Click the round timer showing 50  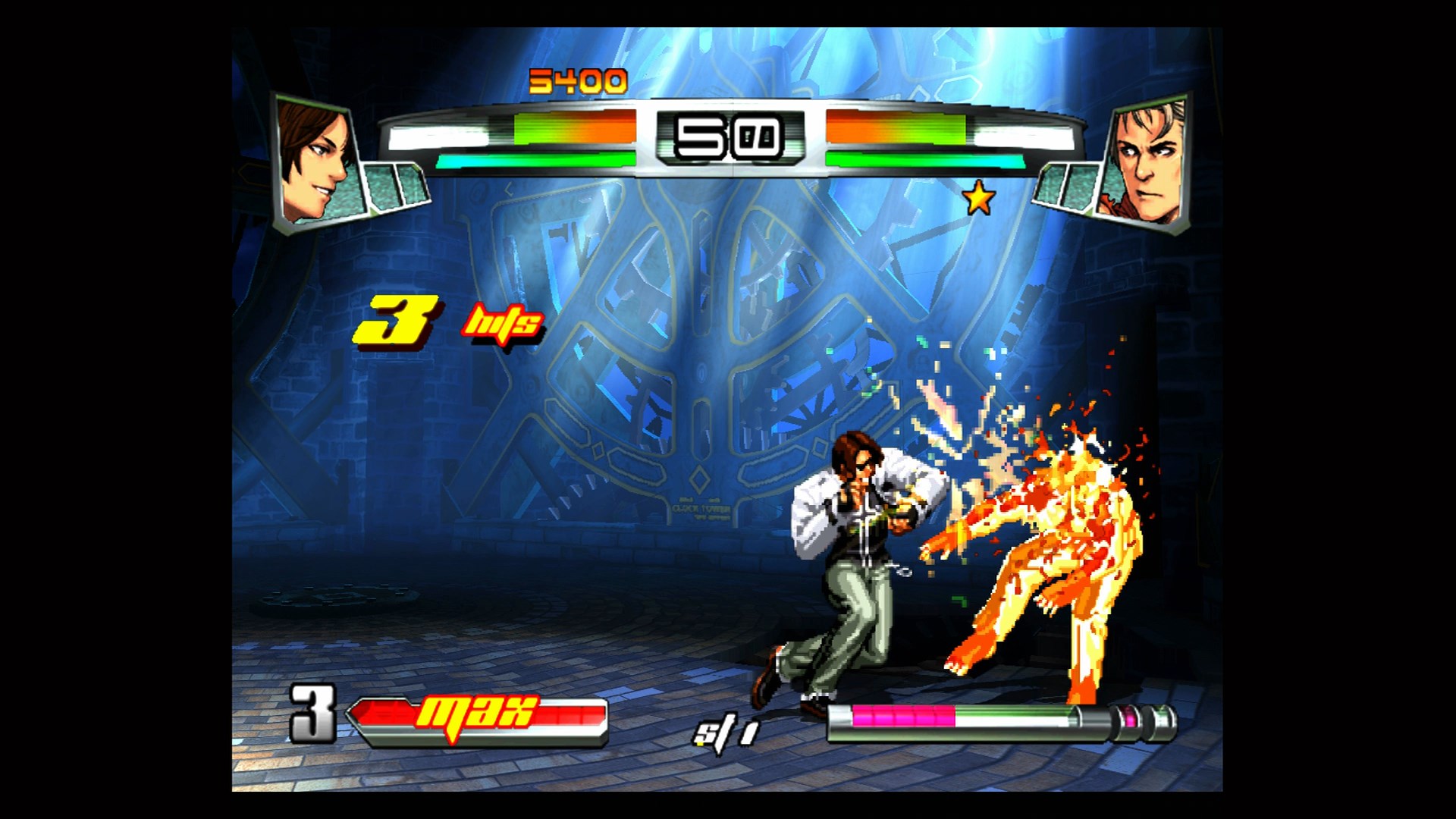(x=728, y=135)
